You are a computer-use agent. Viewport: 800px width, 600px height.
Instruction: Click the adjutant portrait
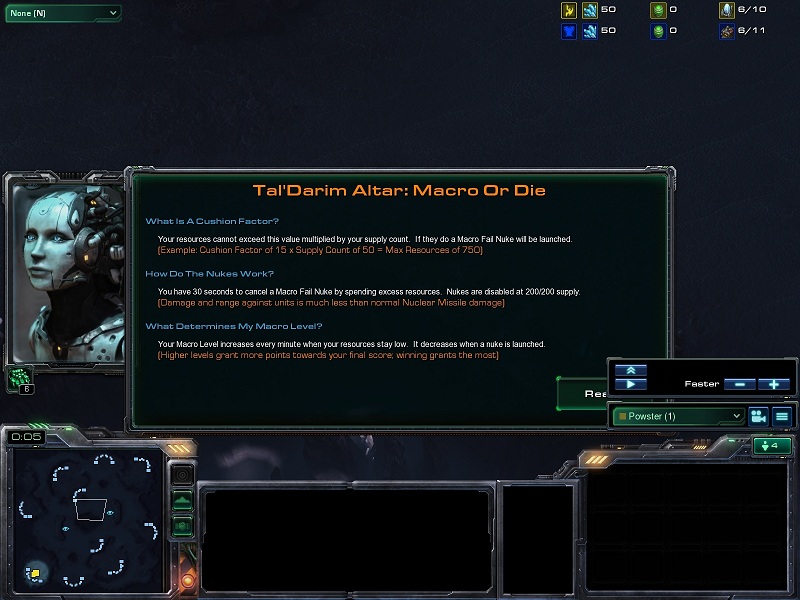64,270
